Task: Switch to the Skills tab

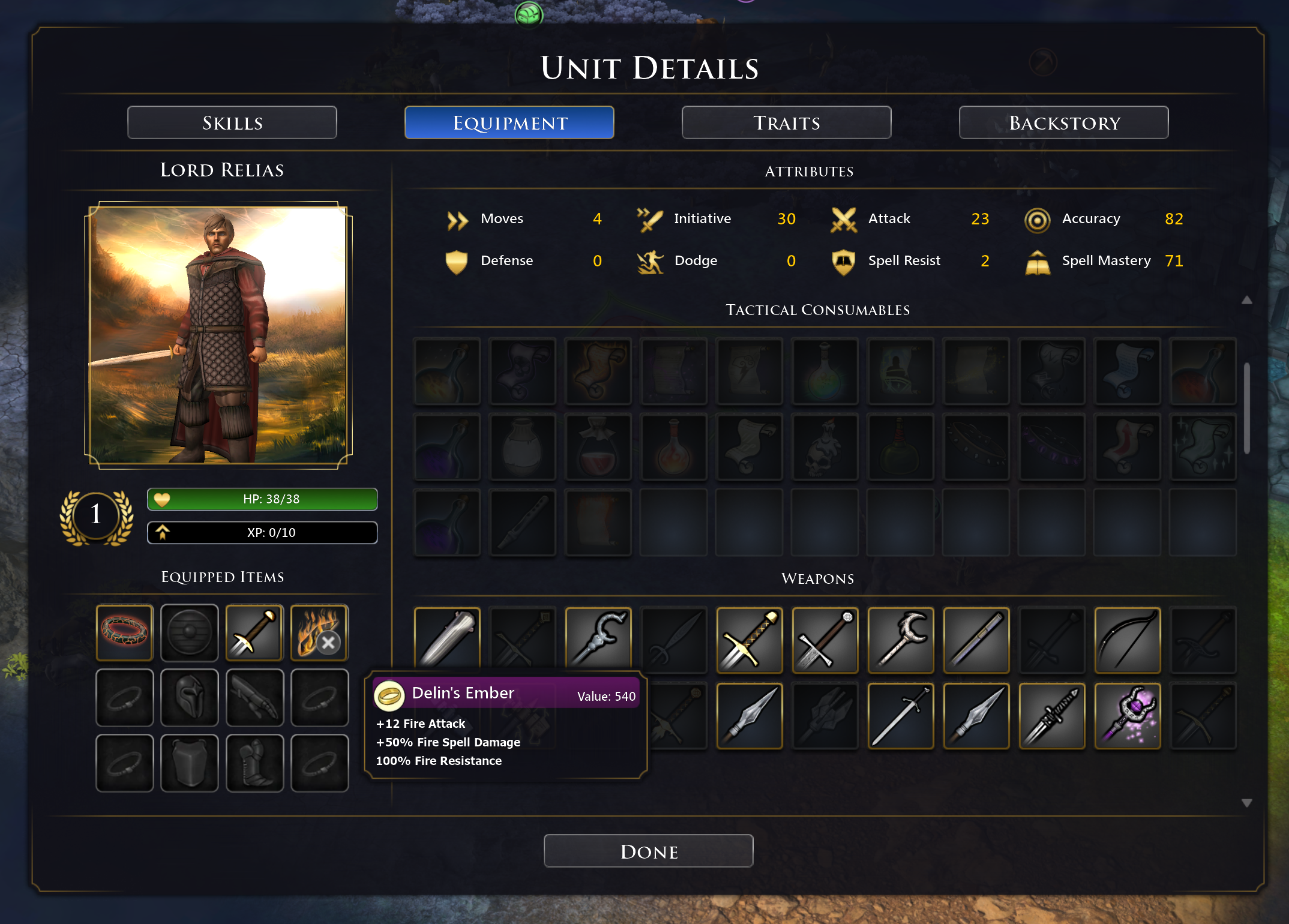Action: tap(232, 123)
